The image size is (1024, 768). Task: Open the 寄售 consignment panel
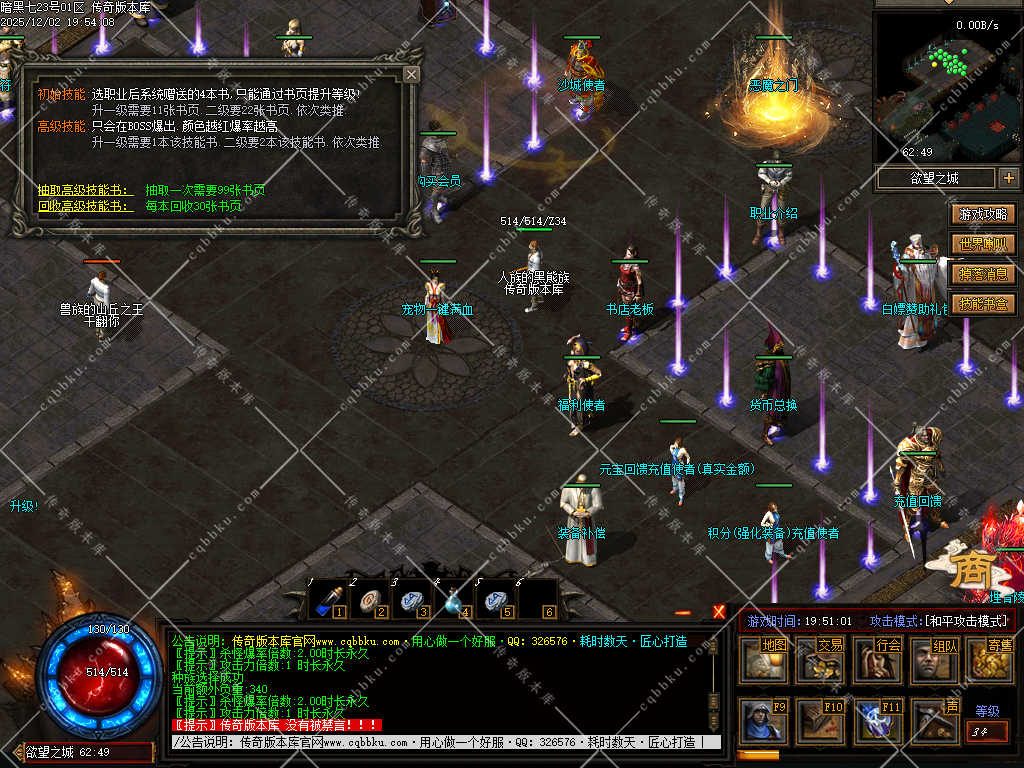(992, 661)
